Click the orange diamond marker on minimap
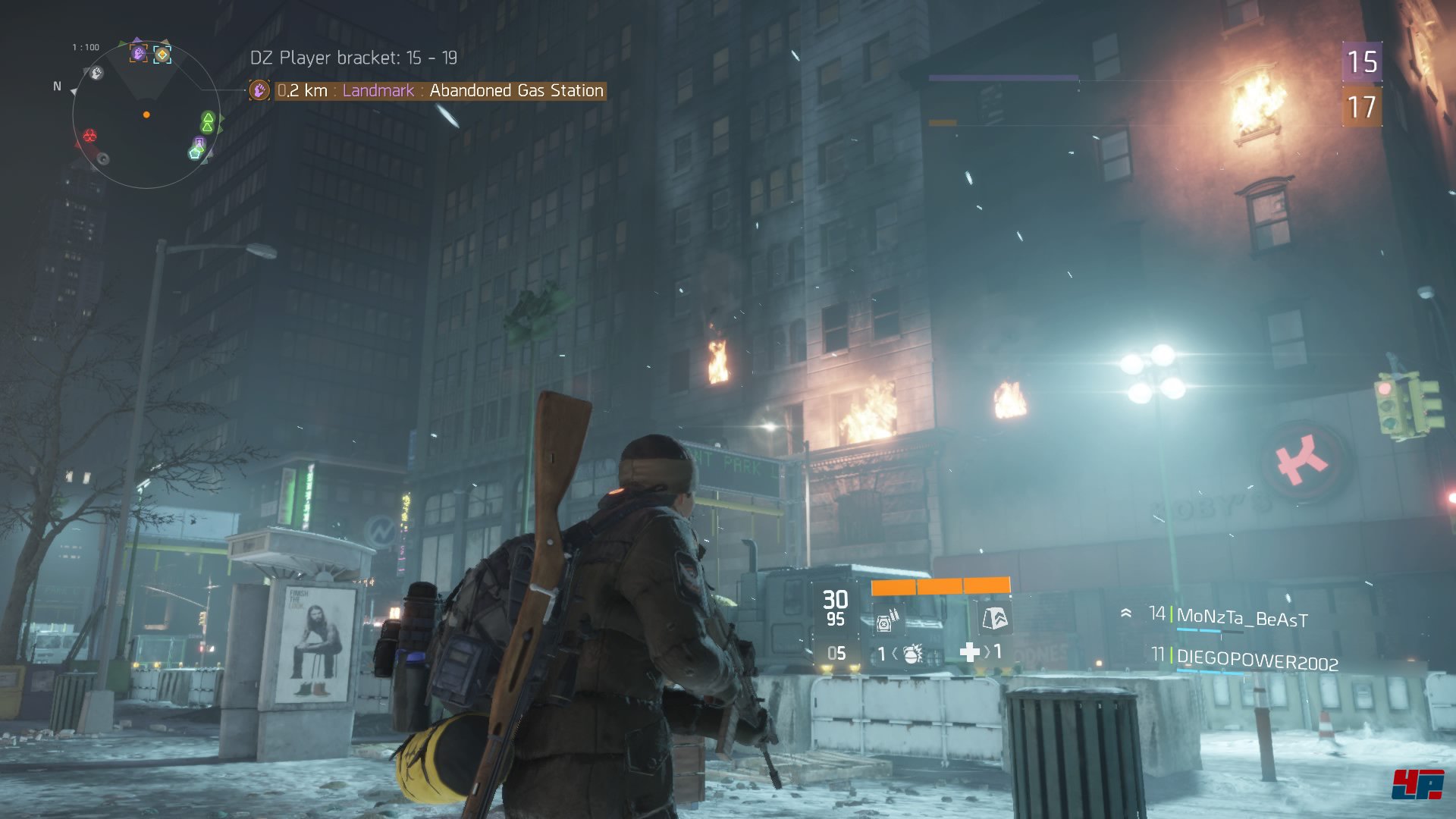Screen dimensions: 1456x819 [x=162, y=55]
